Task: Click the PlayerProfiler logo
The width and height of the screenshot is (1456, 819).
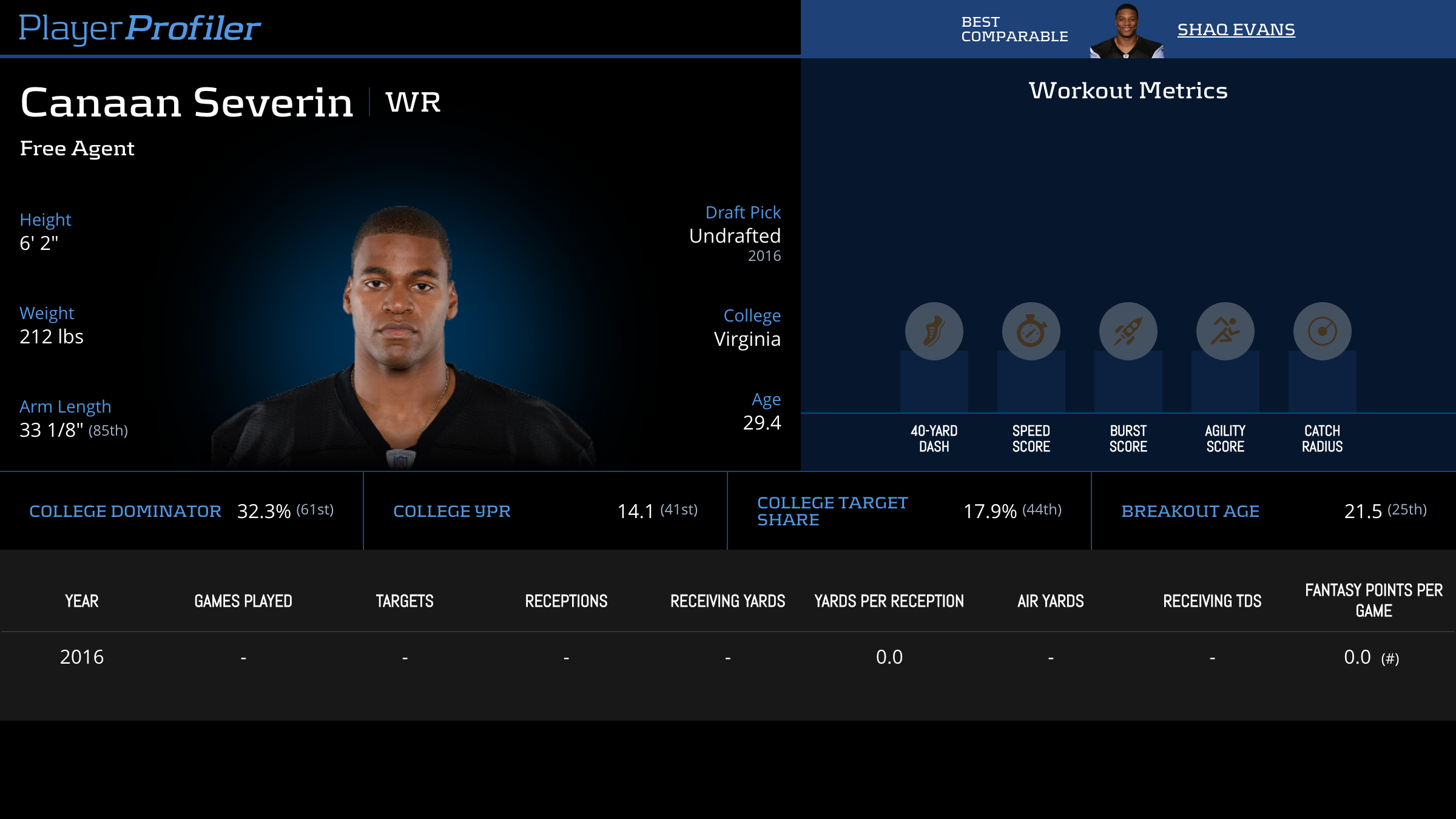Action: (x=140, y=28)
